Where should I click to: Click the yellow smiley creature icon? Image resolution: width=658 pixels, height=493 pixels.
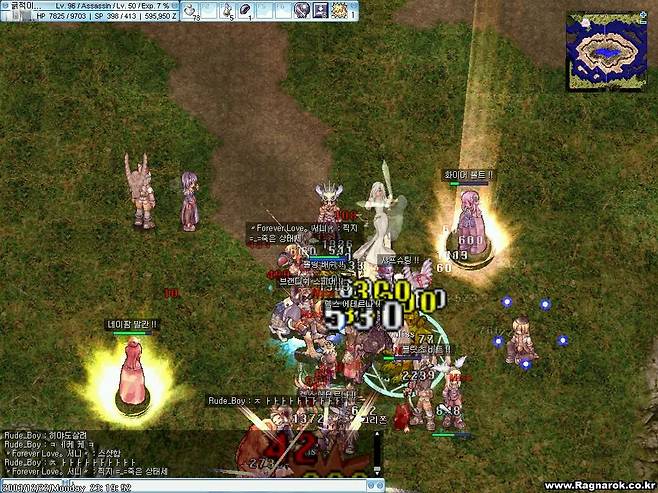(x=340, y=10)
